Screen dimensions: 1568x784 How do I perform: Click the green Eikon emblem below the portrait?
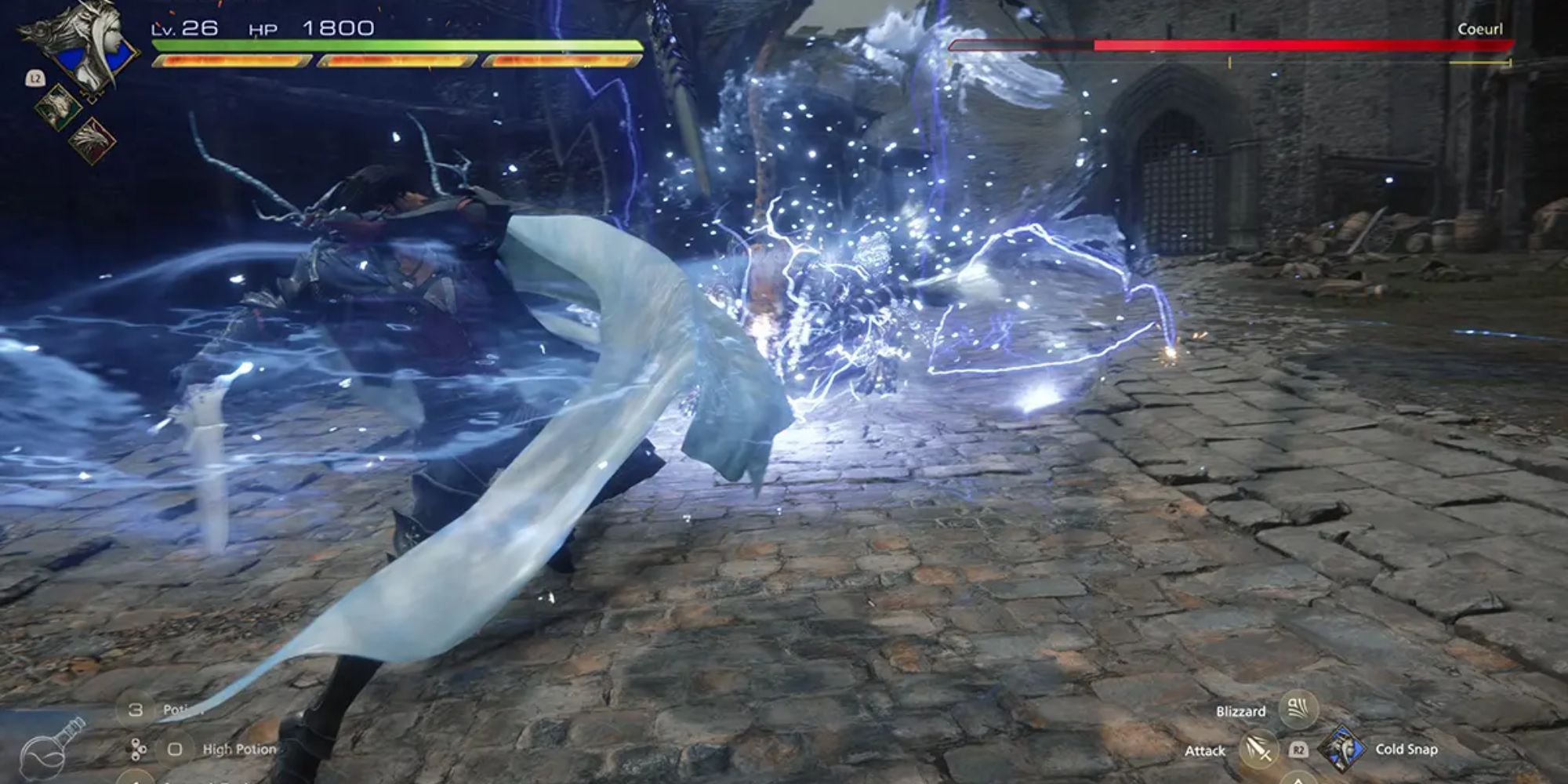56,107
